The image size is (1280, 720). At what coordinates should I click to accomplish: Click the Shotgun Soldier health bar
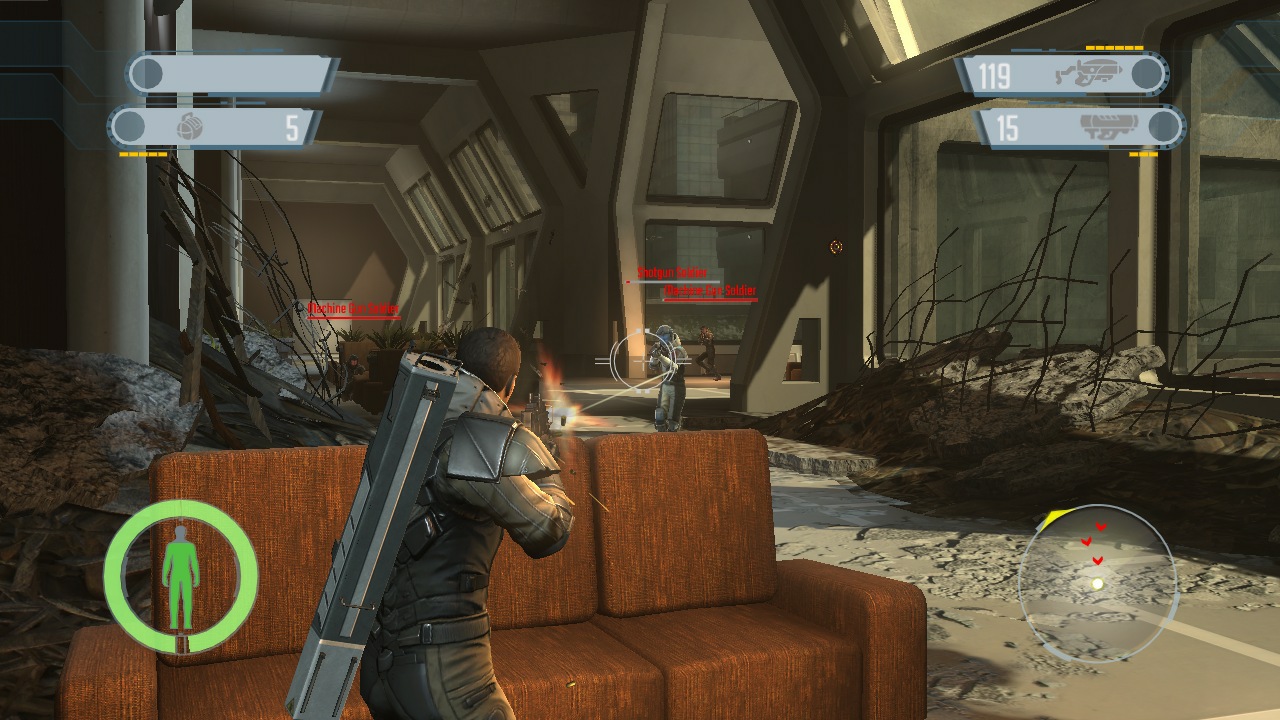673,282
